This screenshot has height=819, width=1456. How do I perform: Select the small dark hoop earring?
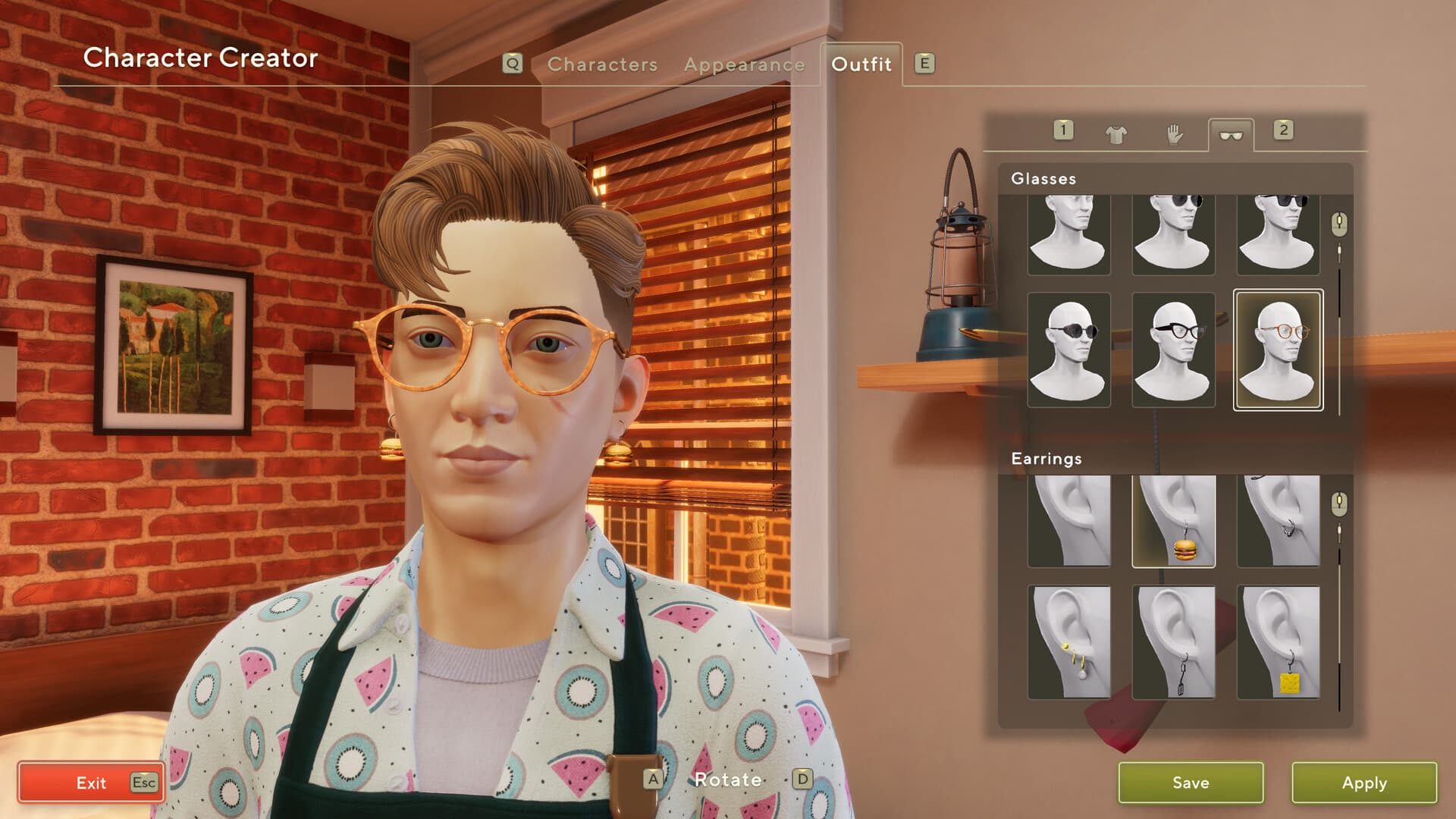coord(1279,522)
